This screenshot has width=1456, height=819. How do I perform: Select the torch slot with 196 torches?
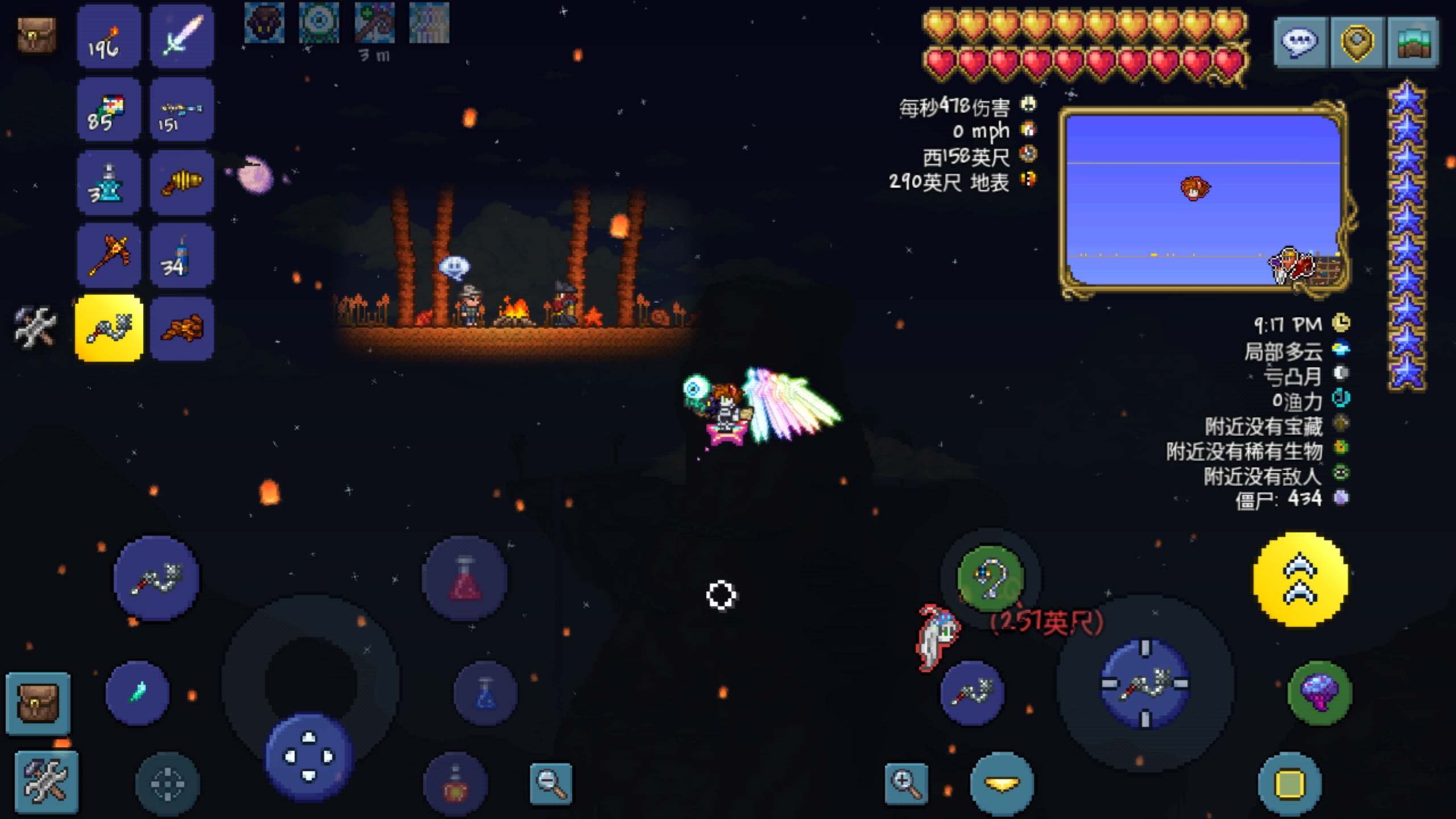click(x=108, y=38)
